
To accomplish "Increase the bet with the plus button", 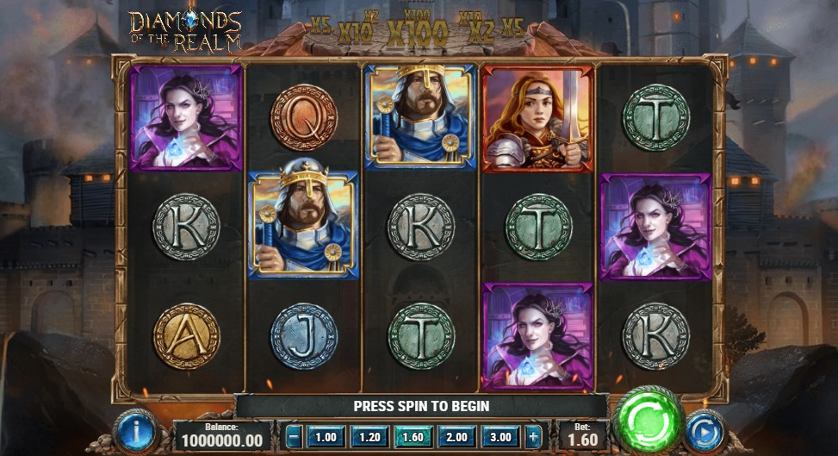I will pyautogui.click(x=533, y=437).
